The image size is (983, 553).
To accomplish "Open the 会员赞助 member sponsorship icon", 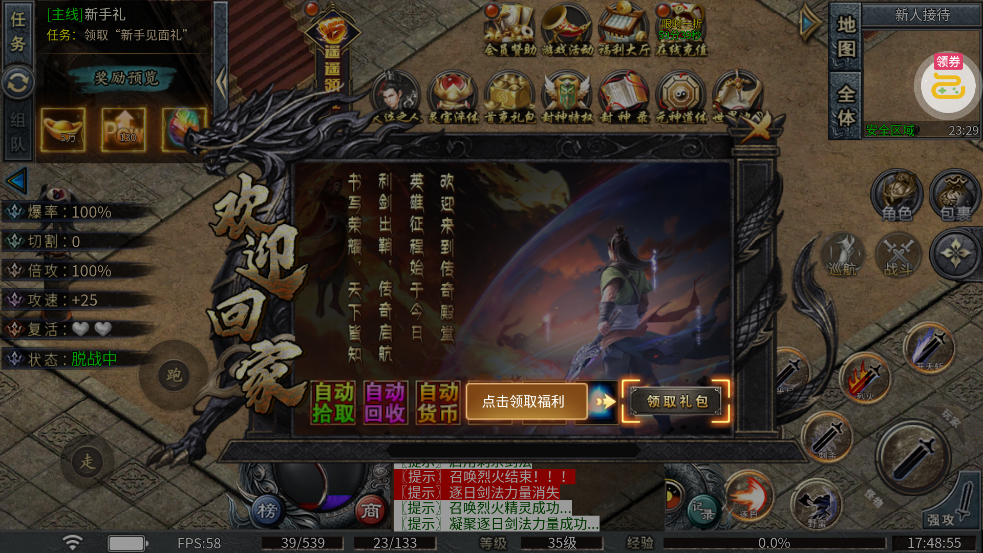I will pyautogui.click(x=510, y=28).
